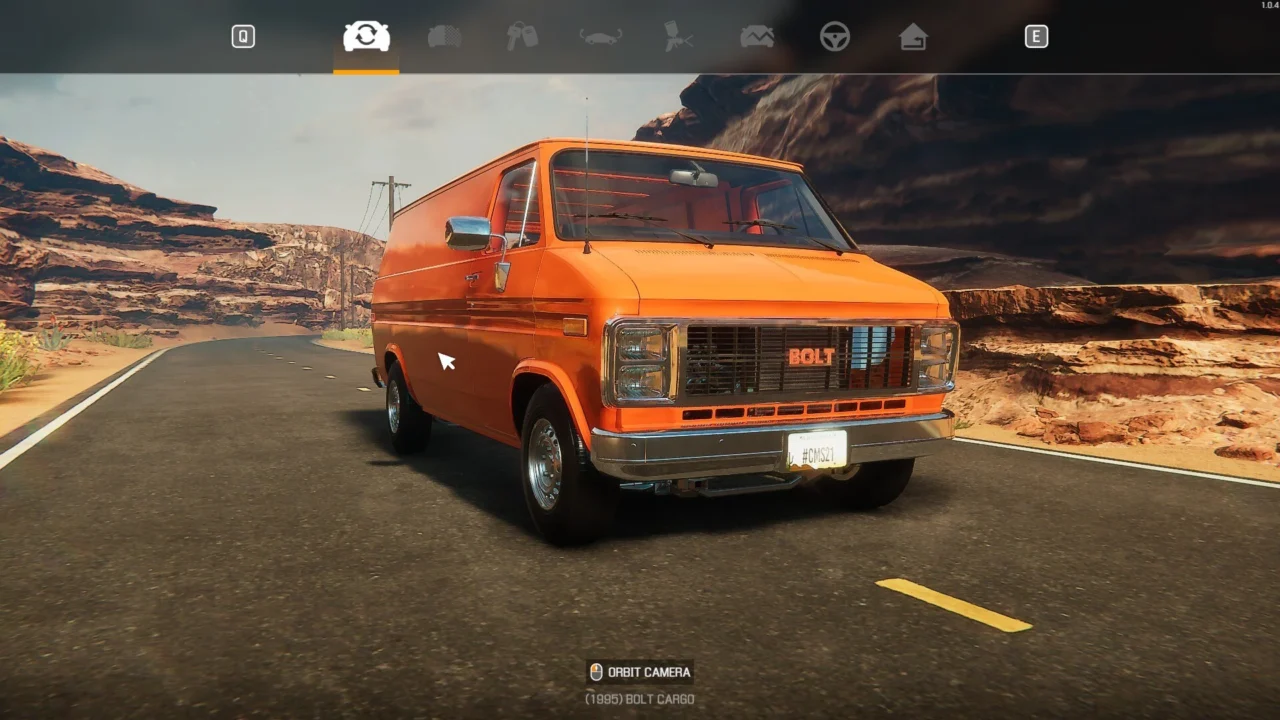1280x720 pixels.
Task: Select the car swap tab with circular arrows
Action: [x=366, y=37]
